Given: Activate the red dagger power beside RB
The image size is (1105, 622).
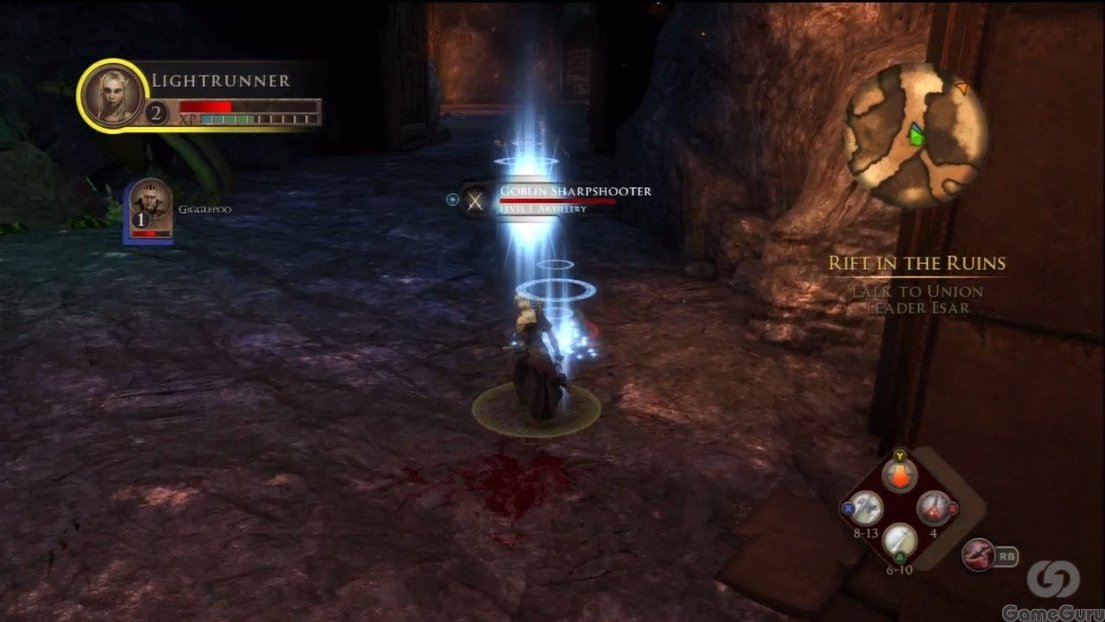Looking at the screenshot, I should tap(978, 553).
